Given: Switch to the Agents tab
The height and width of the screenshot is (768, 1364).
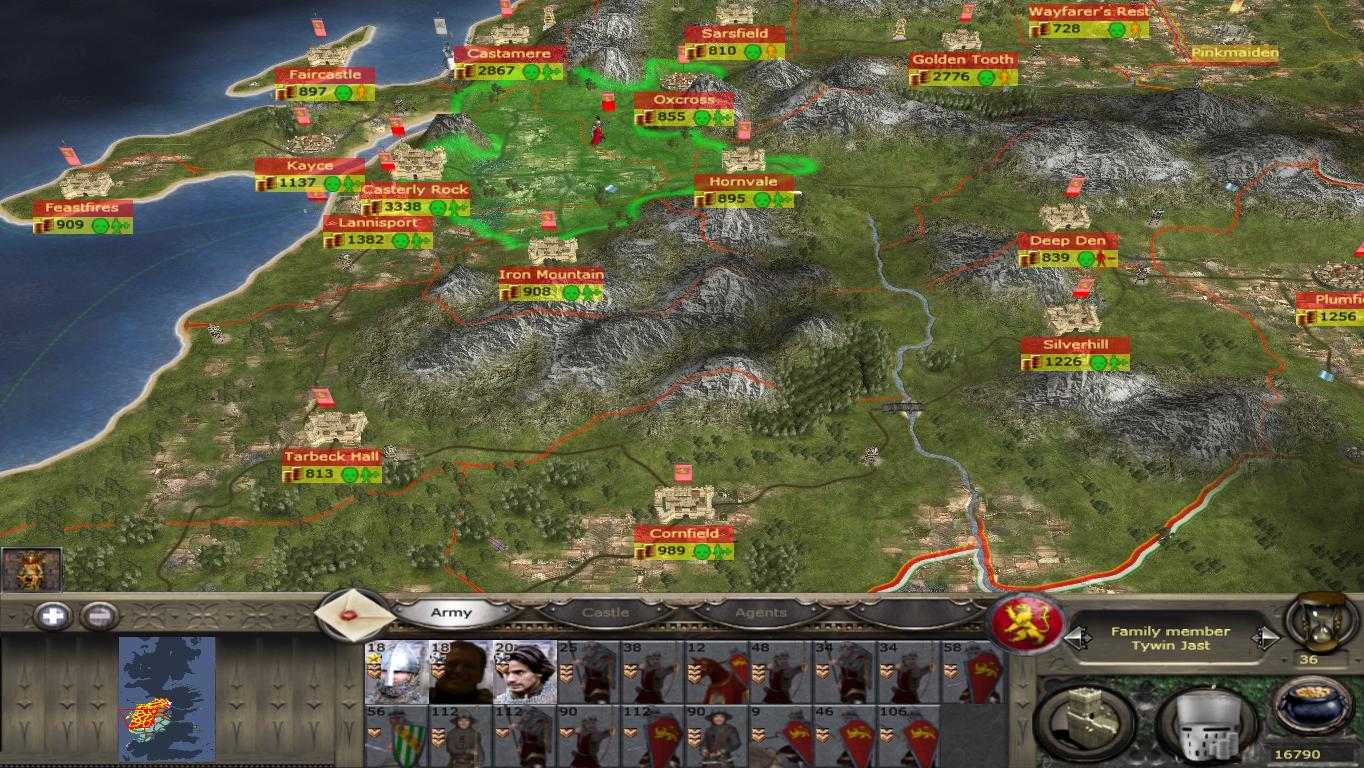Looking at the screenshot, I should [761, 613].
